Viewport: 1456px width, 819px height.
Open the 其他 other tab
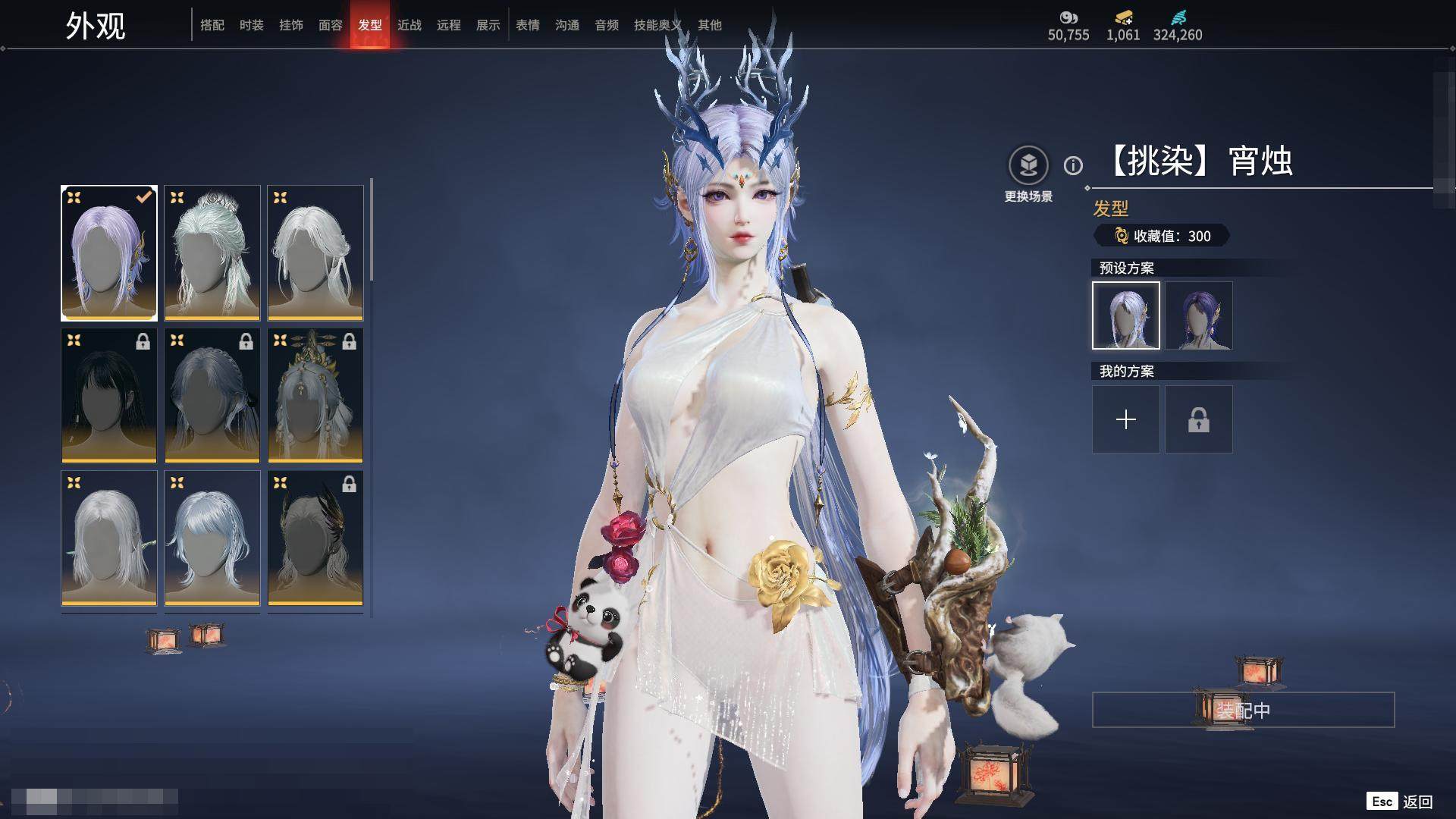710,25
